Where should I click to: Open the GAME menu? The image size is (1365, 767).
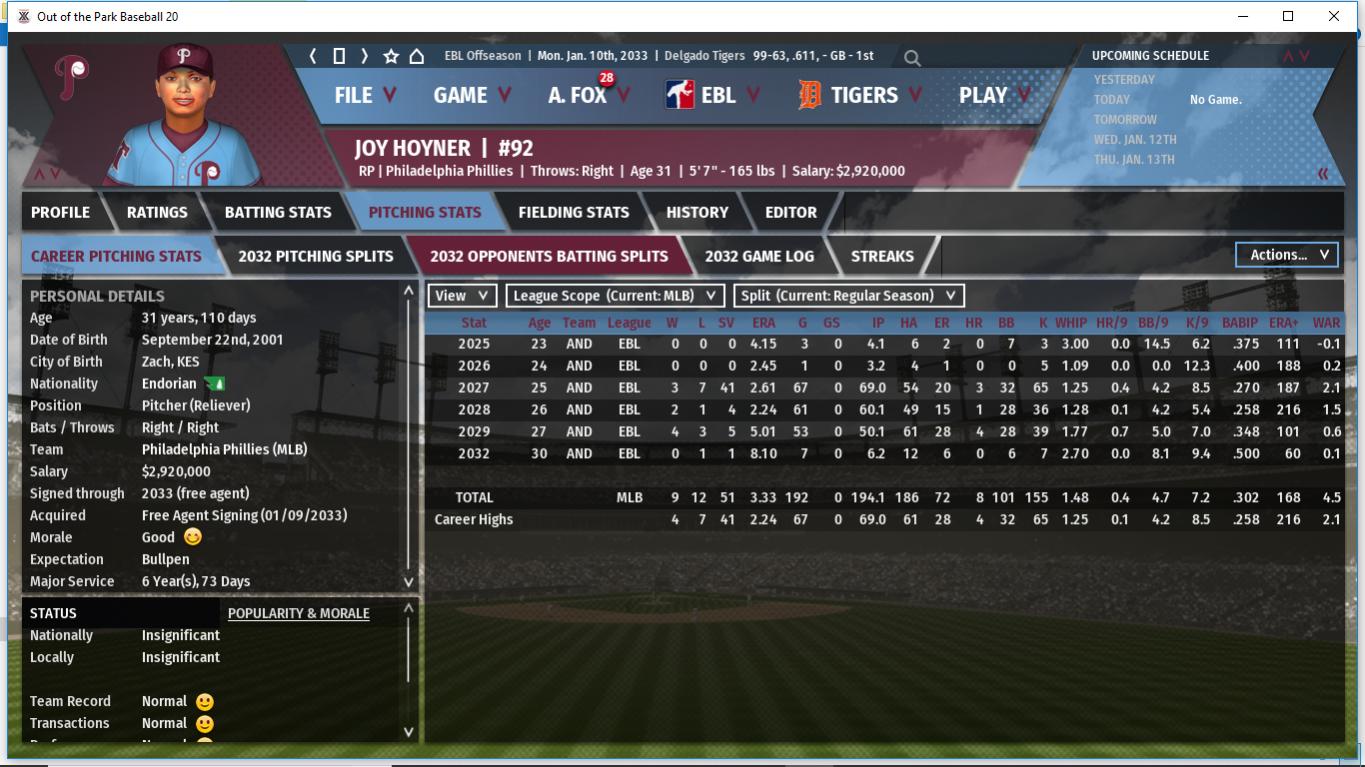click(472, 95)
